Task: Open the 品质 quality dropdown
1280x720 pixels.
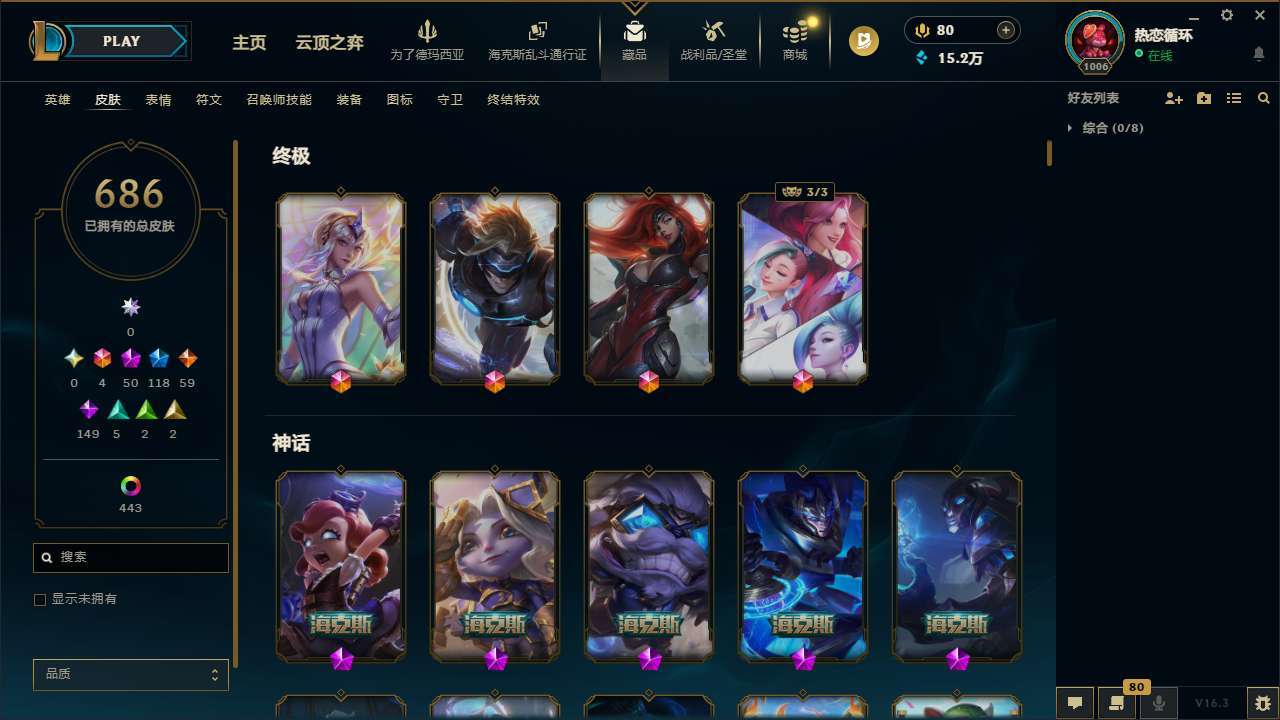Action: click(x=130, y=674)
